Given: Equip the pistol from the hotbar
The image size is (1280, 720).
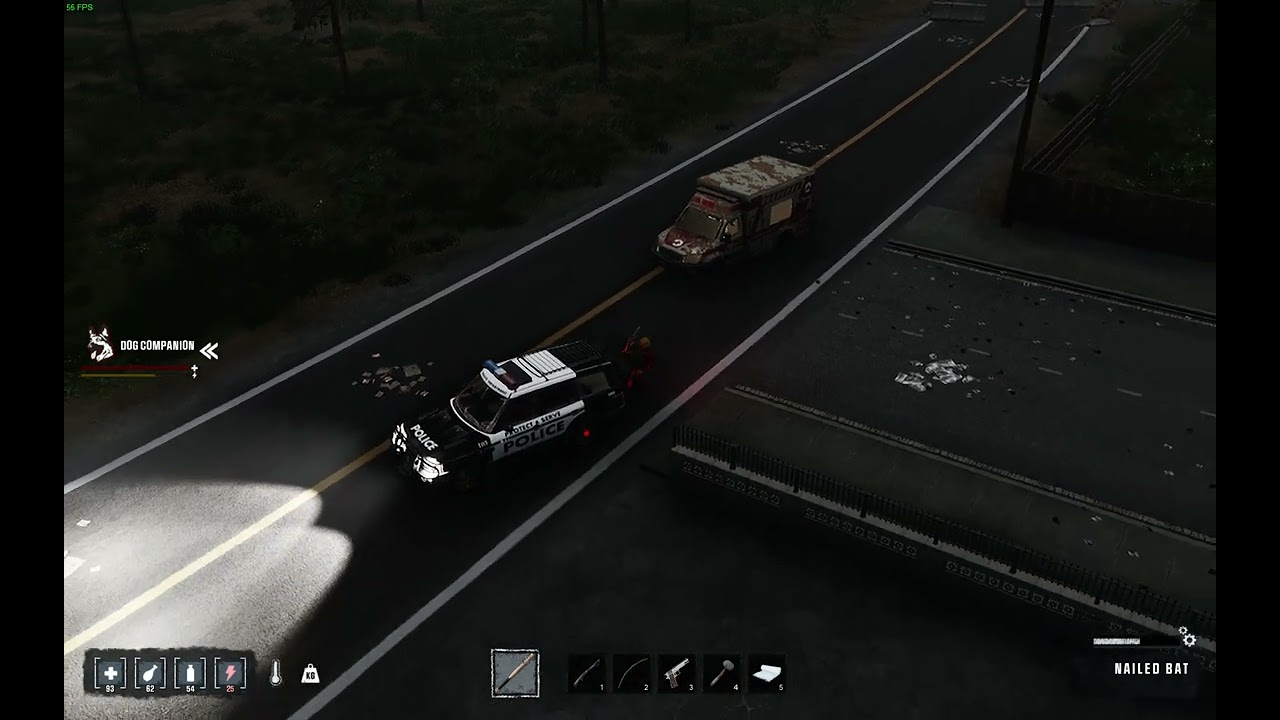Looking at the screenshot, I should (x=676, y=673).
